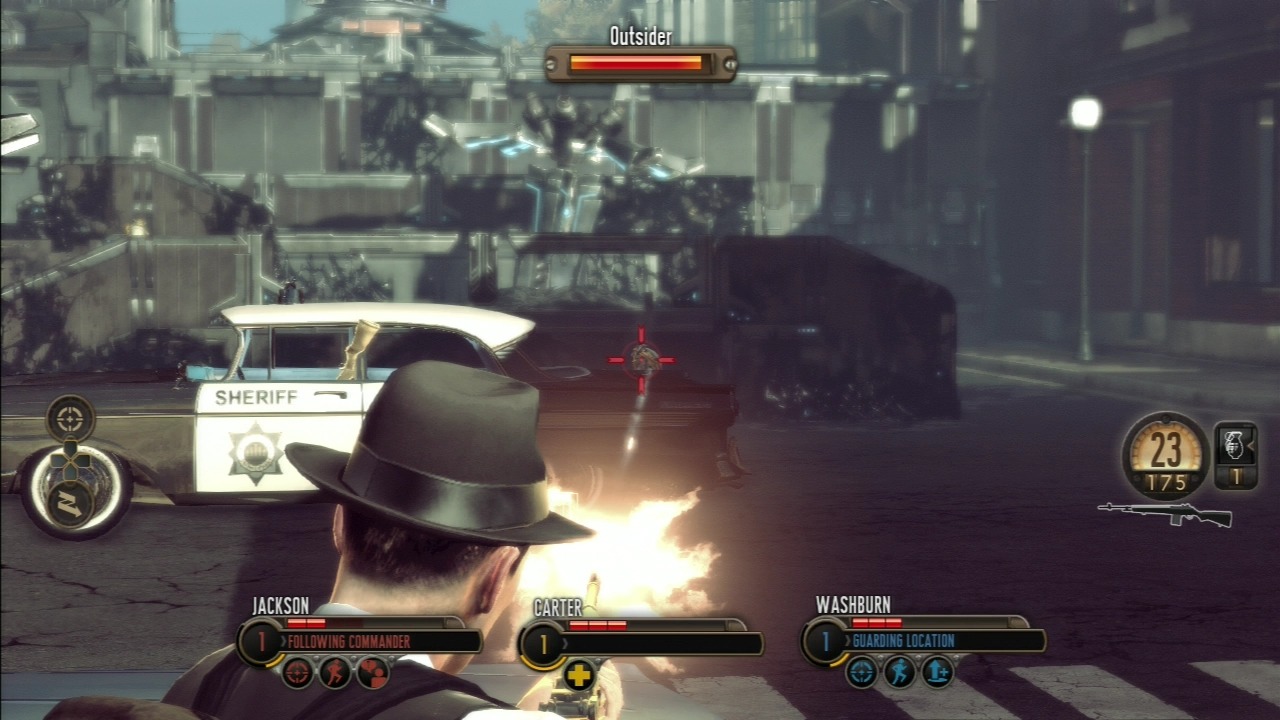Activate Carter's yellow cross heal ability
This screenshot has height=720, width=1280.
click(580, 674)
